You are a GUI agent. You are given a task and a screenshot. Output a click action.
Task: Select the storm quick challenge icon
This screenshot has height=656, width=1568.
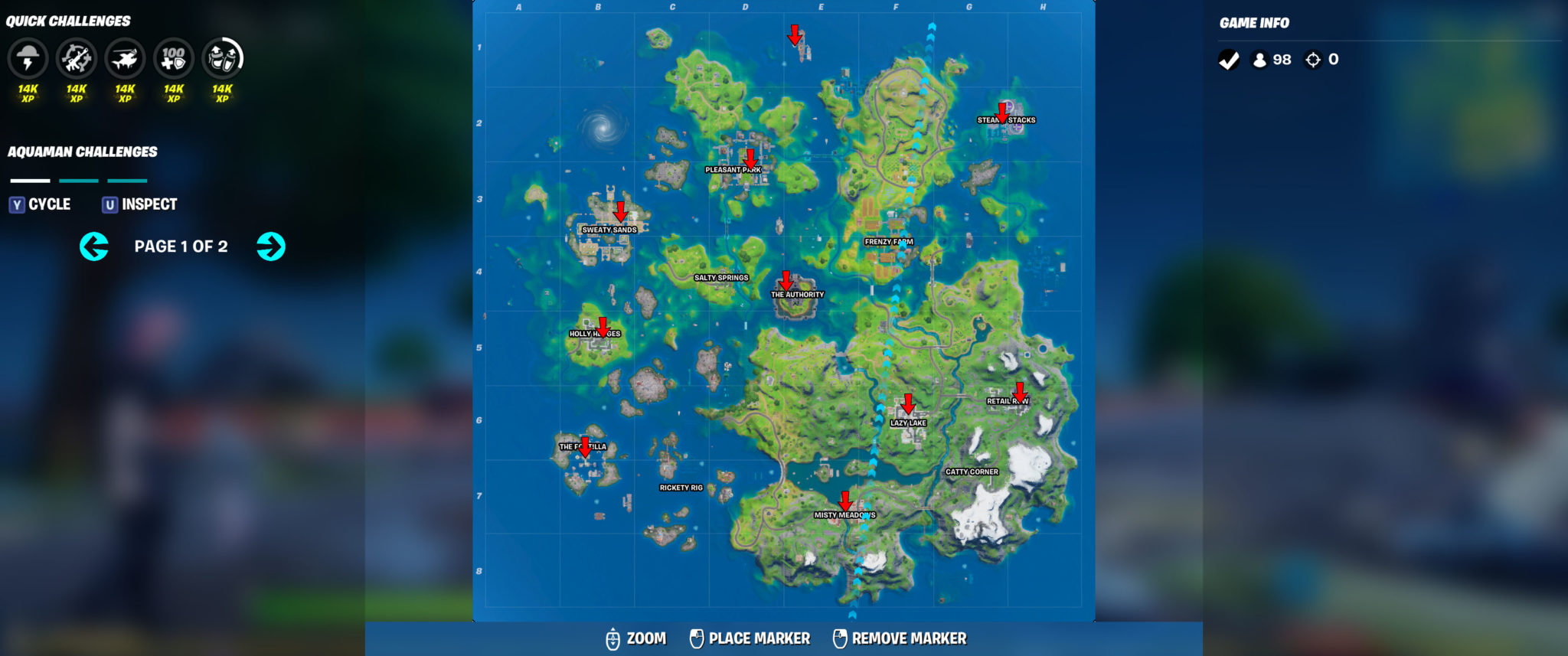(28, 58)
